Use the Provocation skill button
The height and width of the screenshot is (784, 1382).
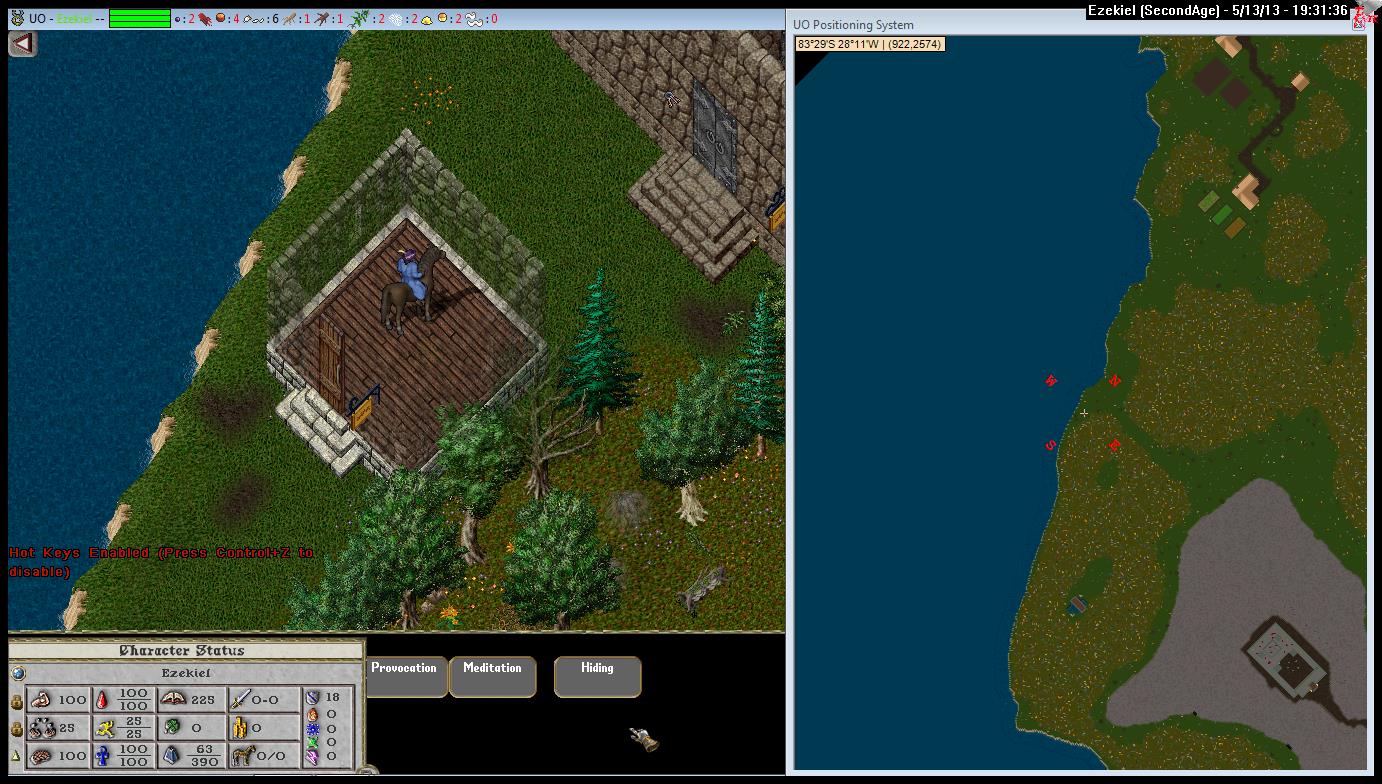click(404, 676)
